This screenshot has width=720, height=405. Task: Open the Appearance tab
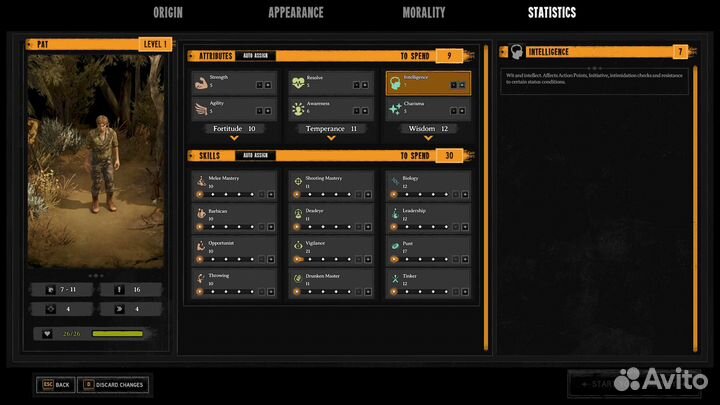tap(295, 13)
